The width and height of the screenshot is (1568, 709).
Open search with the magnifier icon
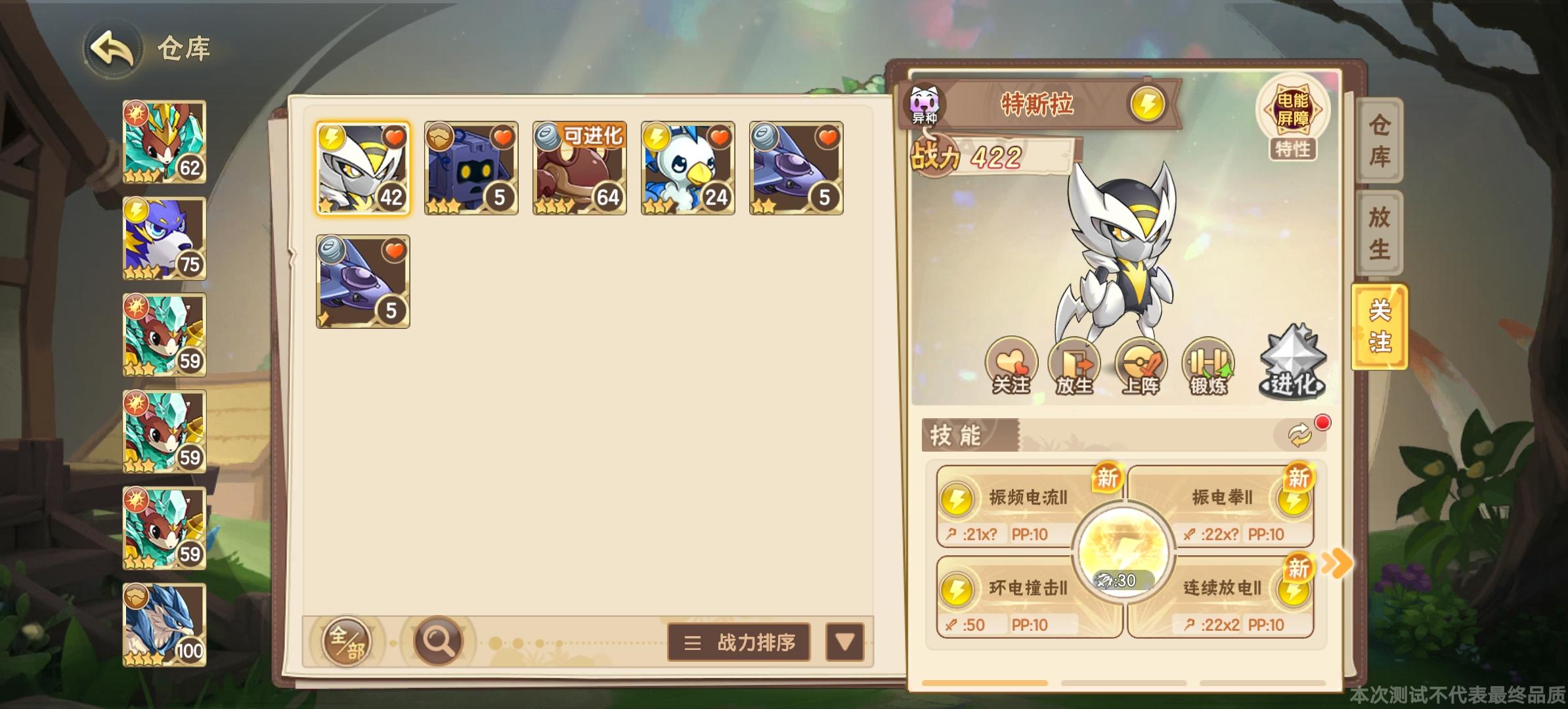click(439, 642)
